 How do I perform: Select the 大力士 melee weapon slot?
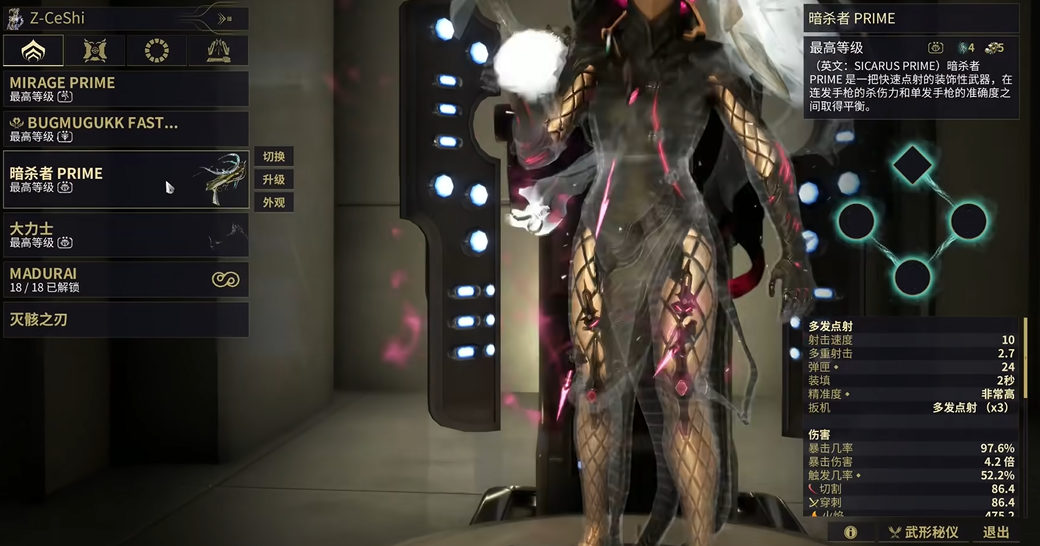point(126,234)
